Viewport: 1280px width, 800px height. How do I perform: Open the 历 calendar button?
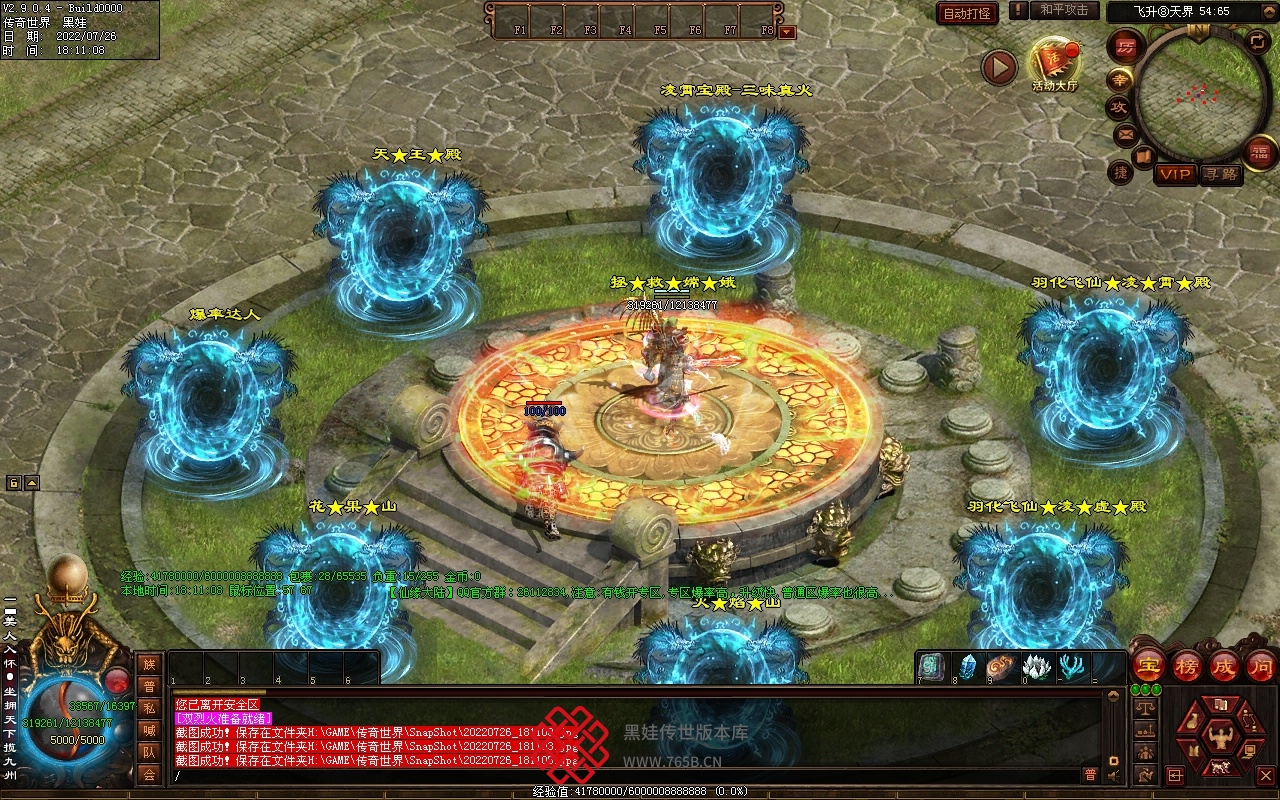1125,48
